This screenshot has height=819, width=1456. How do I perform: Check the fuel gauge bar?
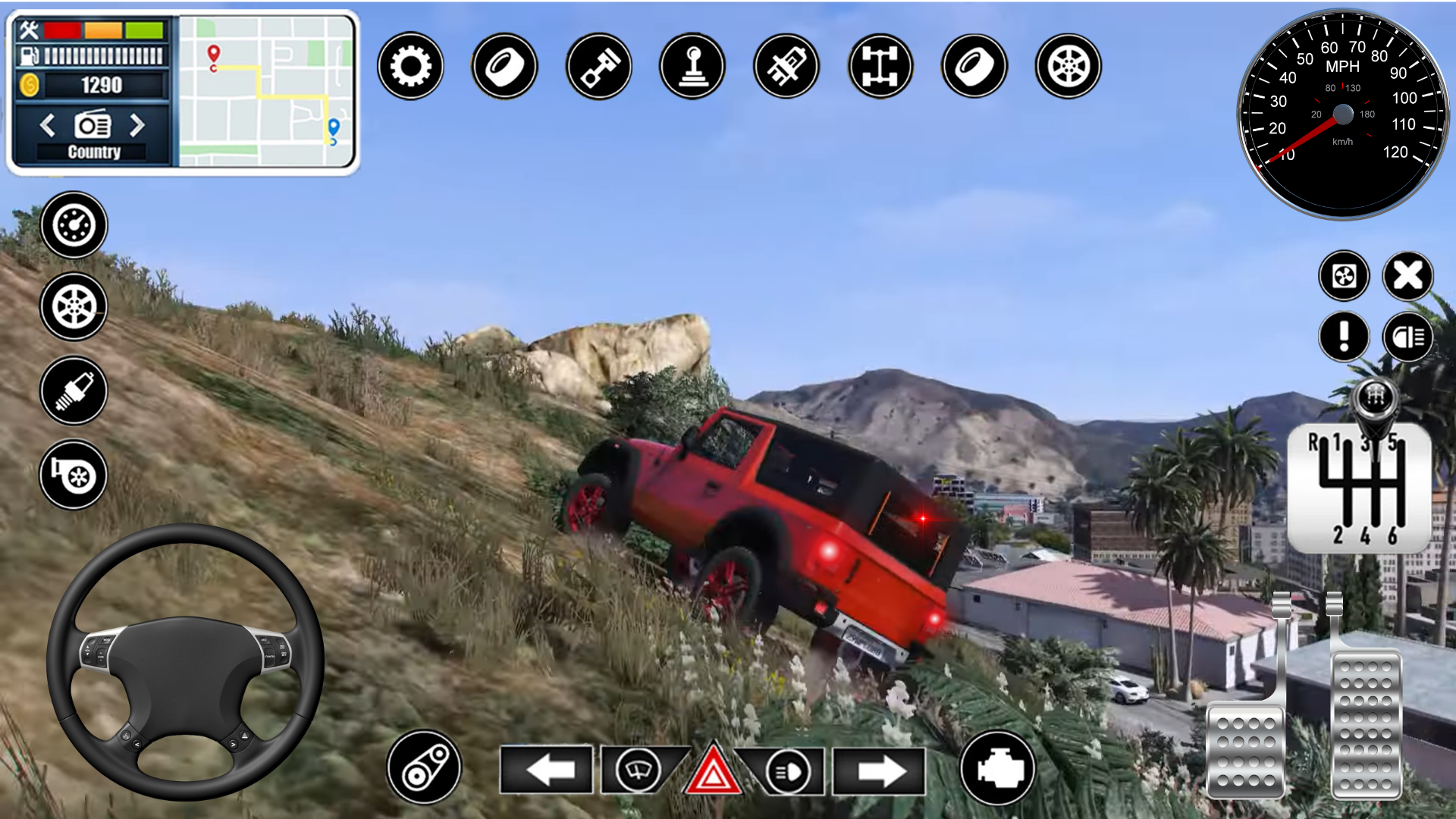[x=97, y=55]
